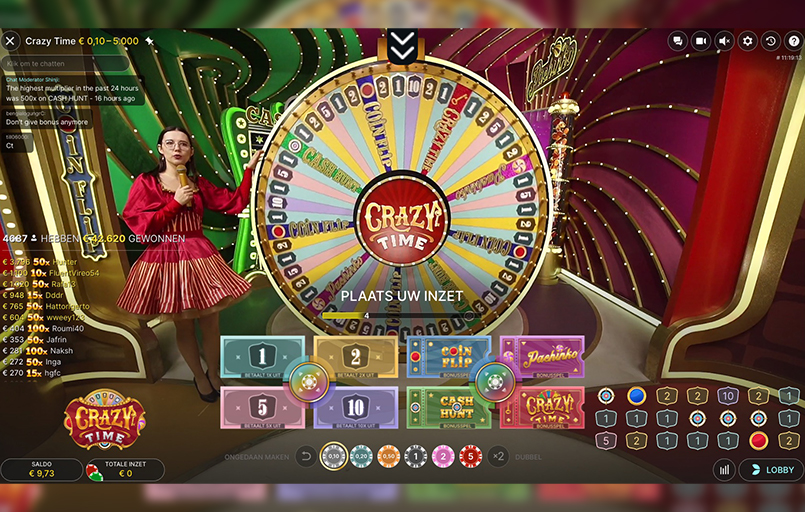The image size is (805, 512).
Task: Choose the number 5 bet spot
Action: point(260,407)
